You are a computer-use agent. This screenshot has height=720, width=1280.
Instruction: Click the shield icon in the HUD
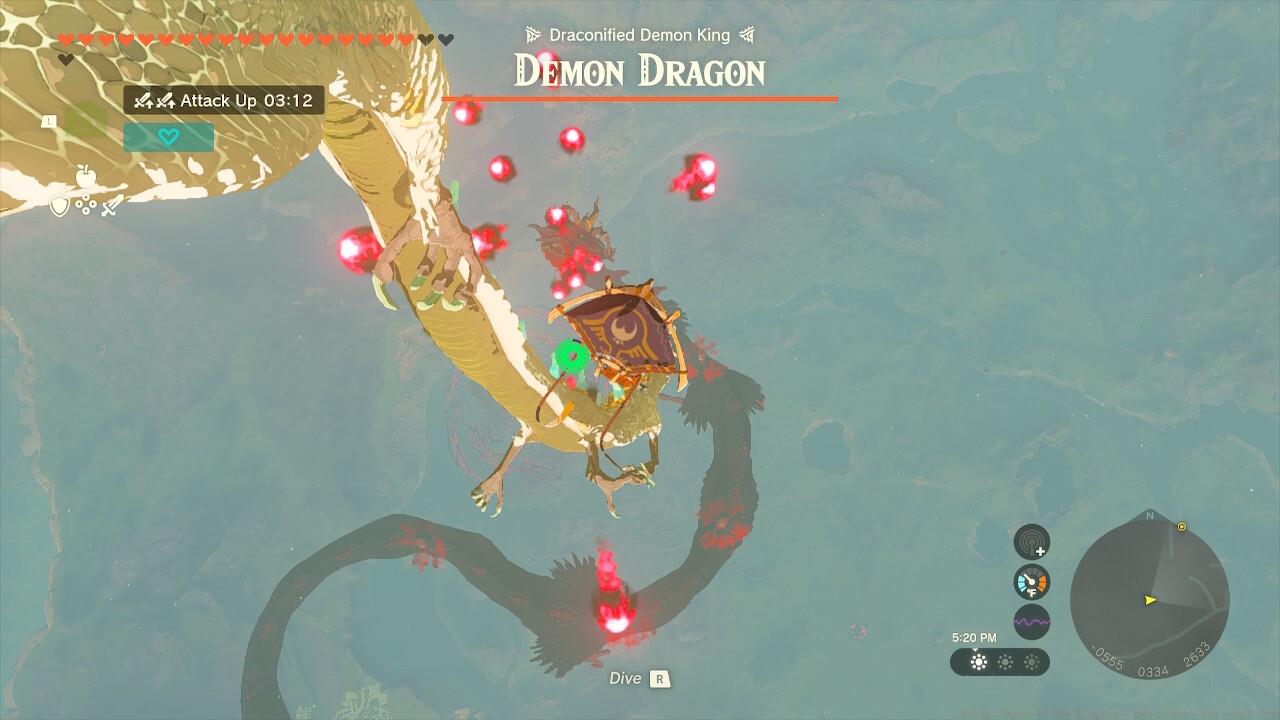pyautogui.click(x=59, y=206)
